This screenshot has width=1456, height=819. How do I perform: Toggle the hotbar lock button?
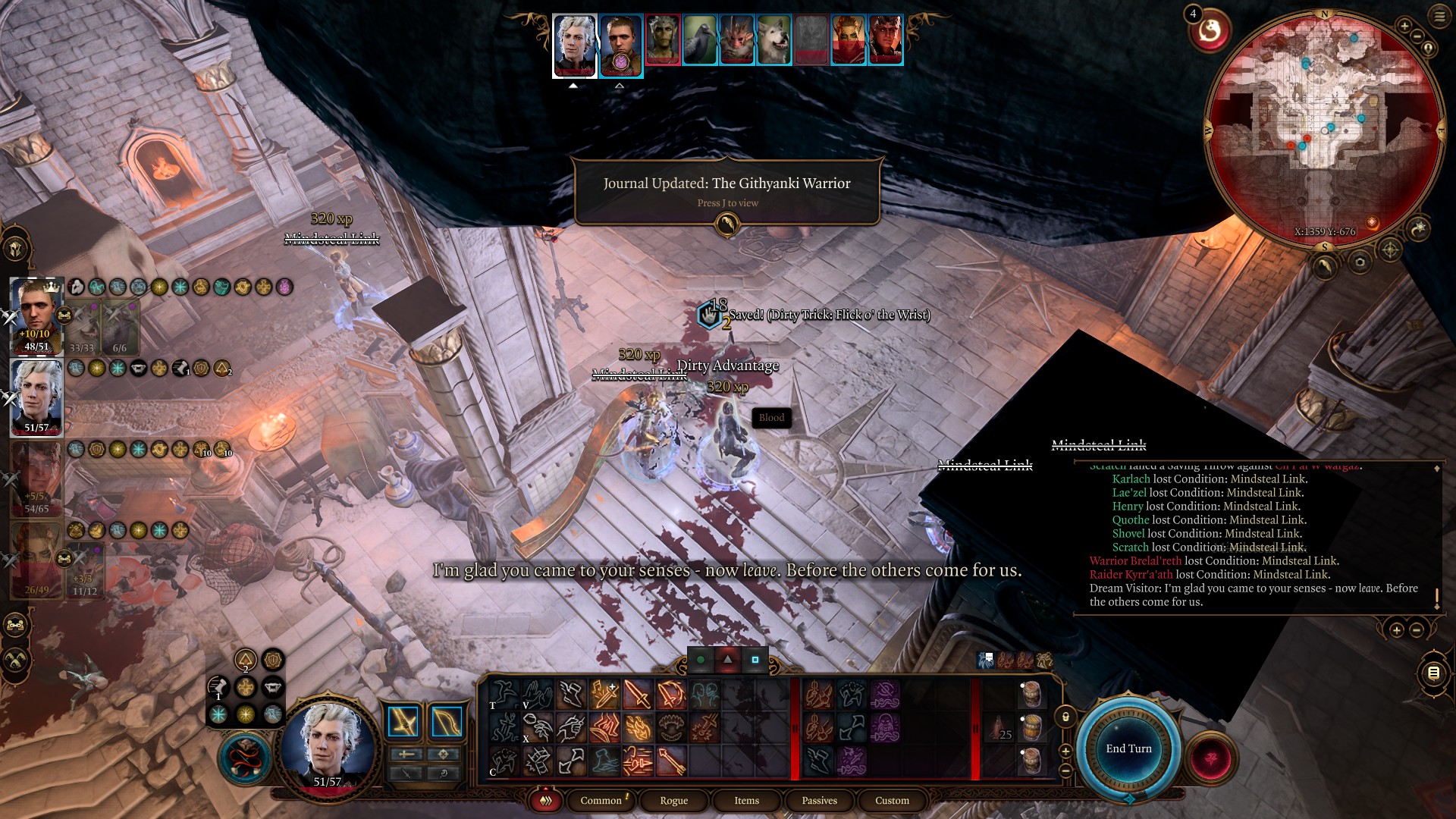coord(1065,717)
